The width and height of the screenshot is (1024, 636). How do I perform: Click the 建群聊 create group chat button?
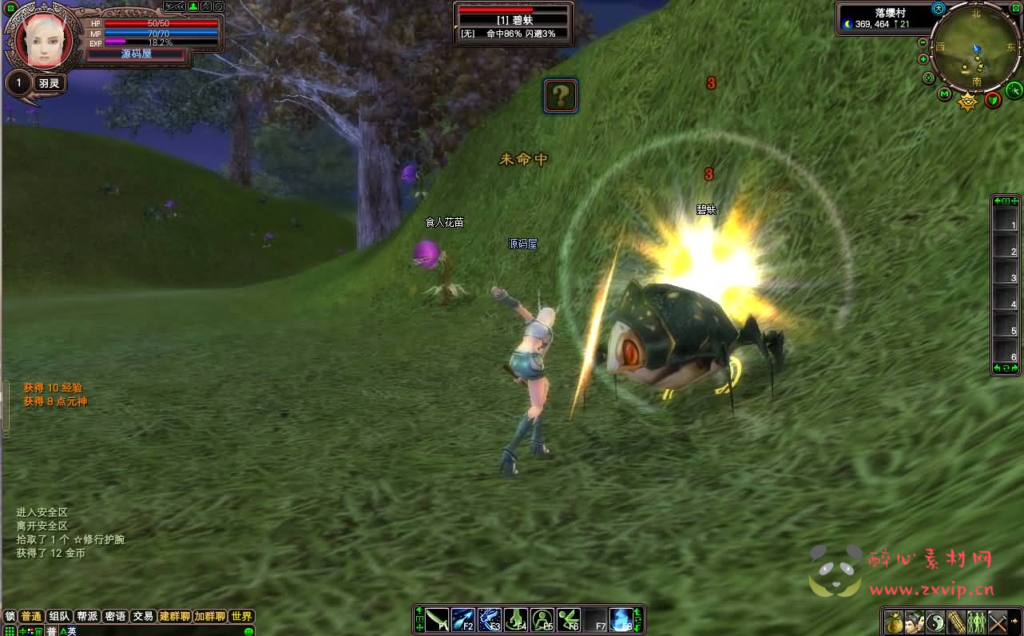[175, 617]
